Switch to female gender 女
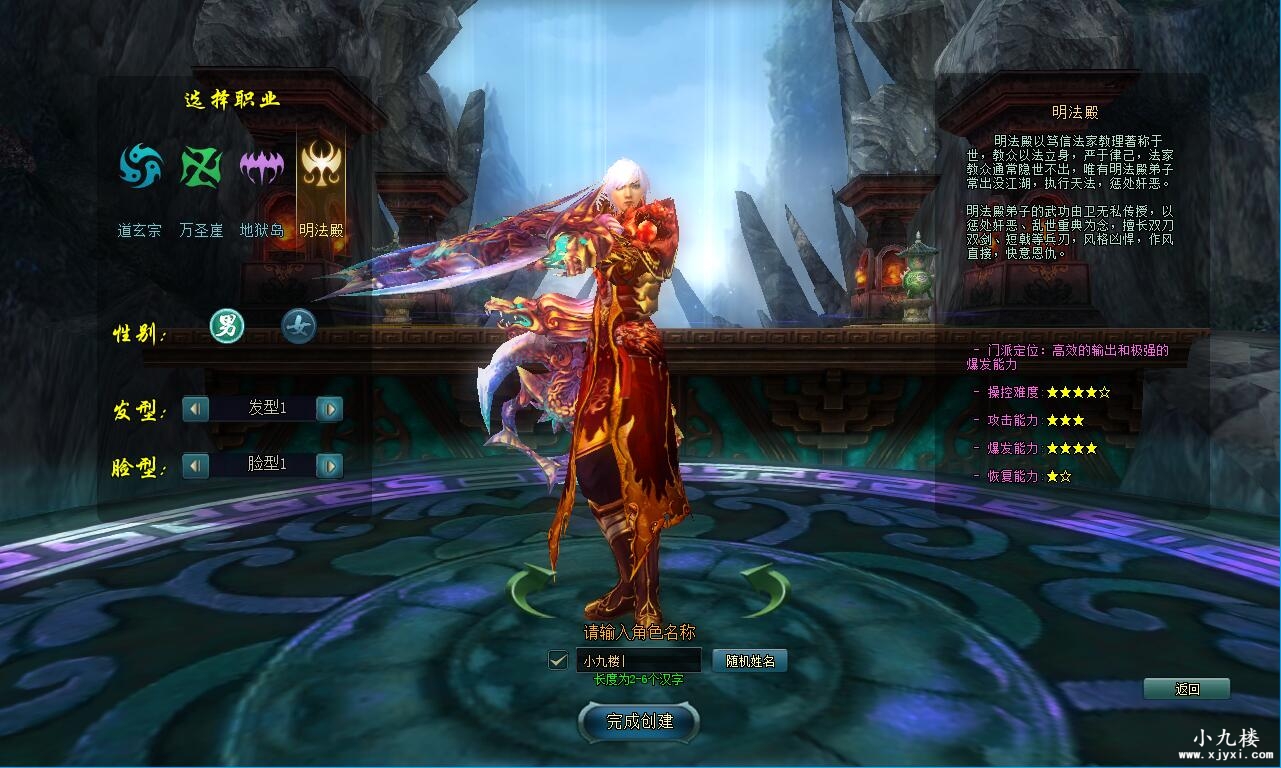1281x768 pixels. [x=298, y=326]
